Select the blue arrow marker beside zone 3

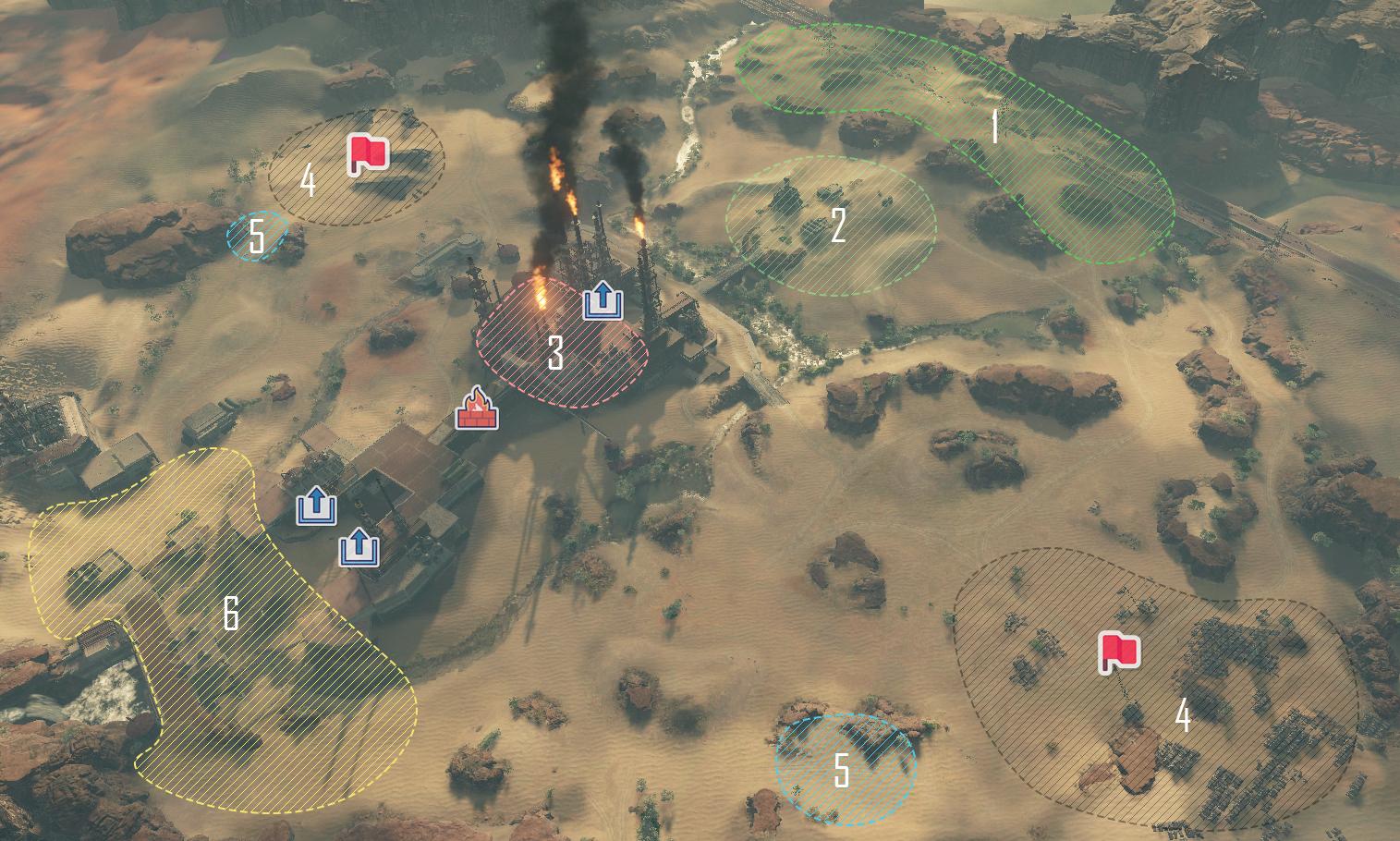point(603,301)
